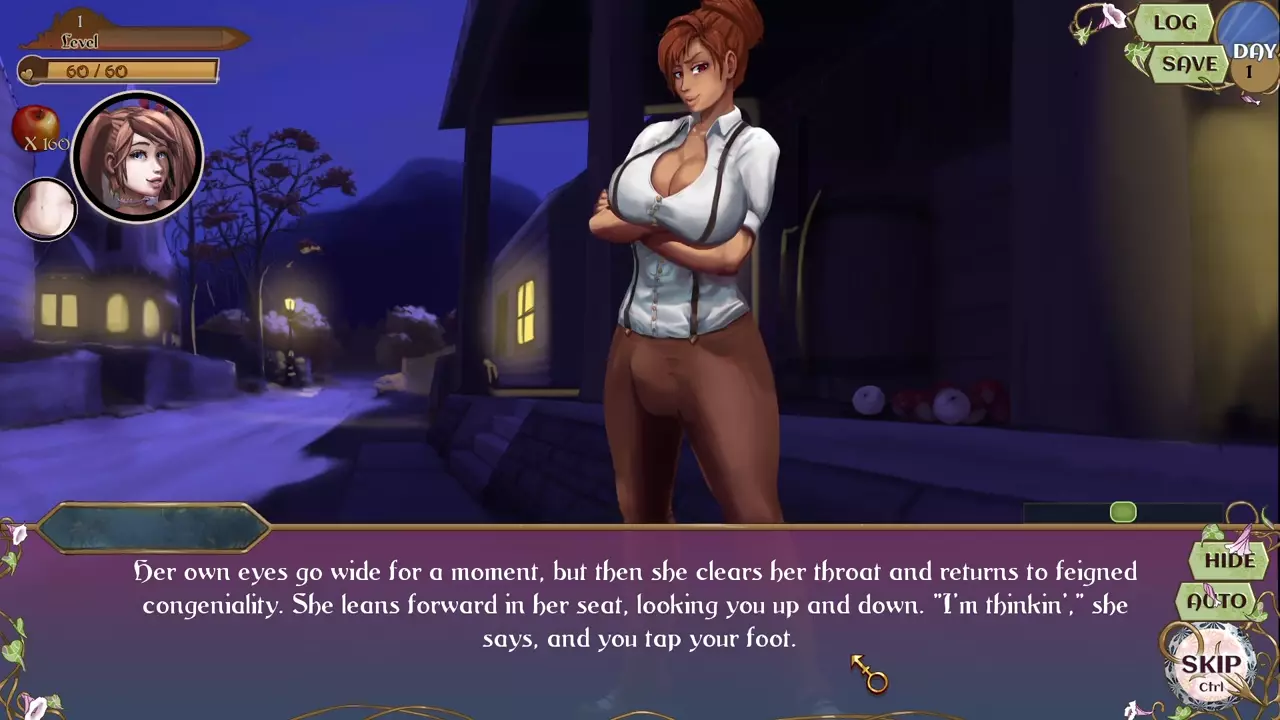The width and height of the screenshot is (1280, 720).
Task: Click the dialogue text to continue
Action: [635, 605]
